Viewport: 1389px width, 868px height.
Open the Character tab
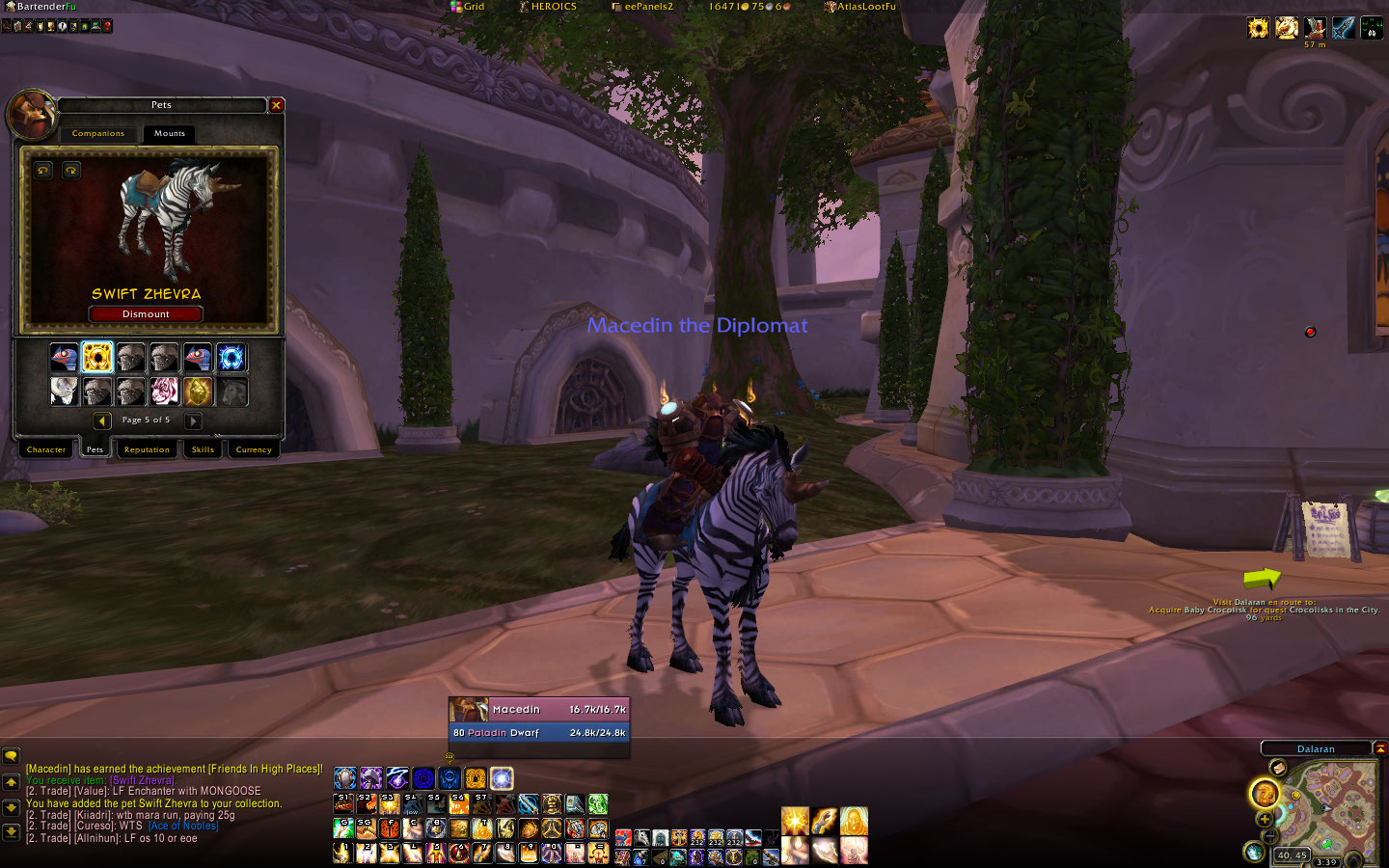click(46, 449)
